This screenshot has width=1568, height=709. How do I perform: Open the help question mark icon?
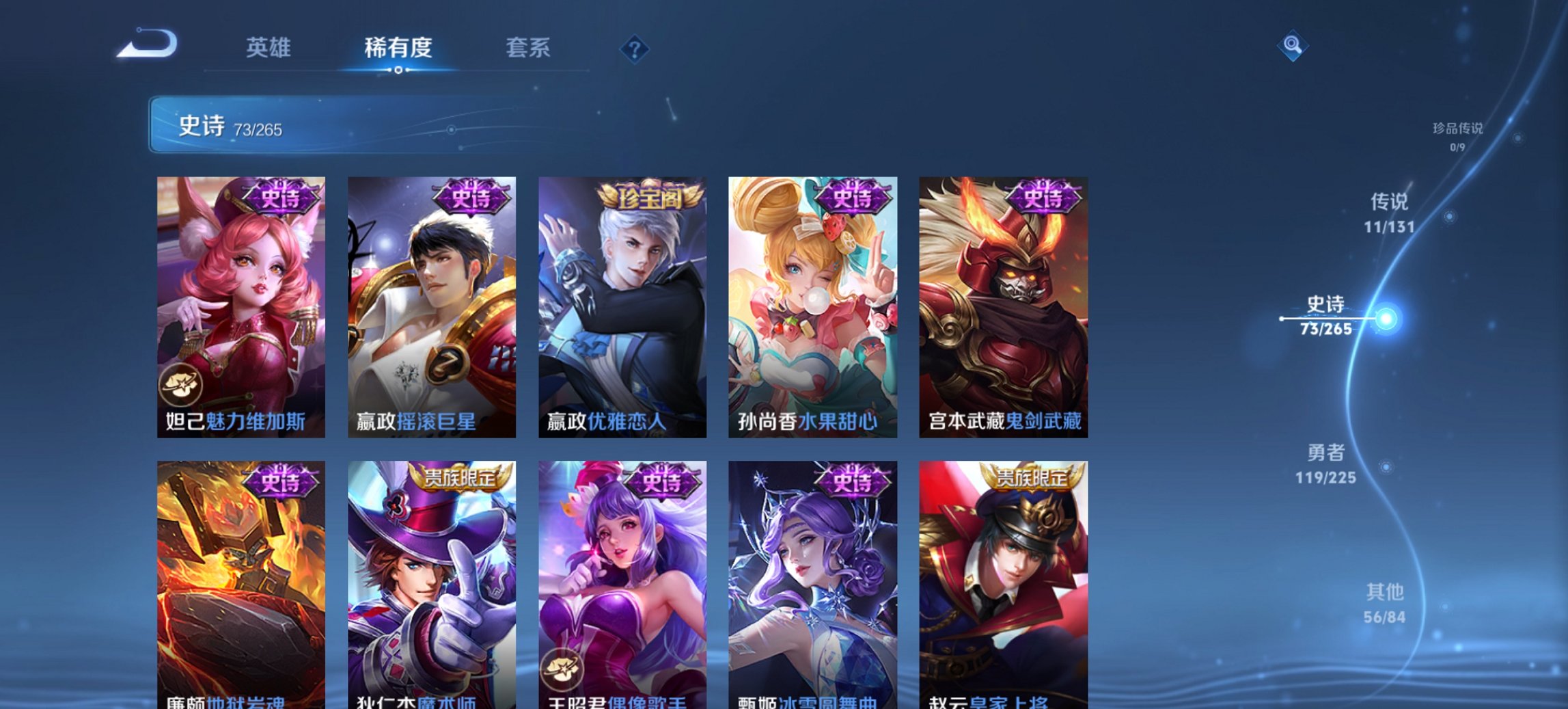[x=636, y=49]
